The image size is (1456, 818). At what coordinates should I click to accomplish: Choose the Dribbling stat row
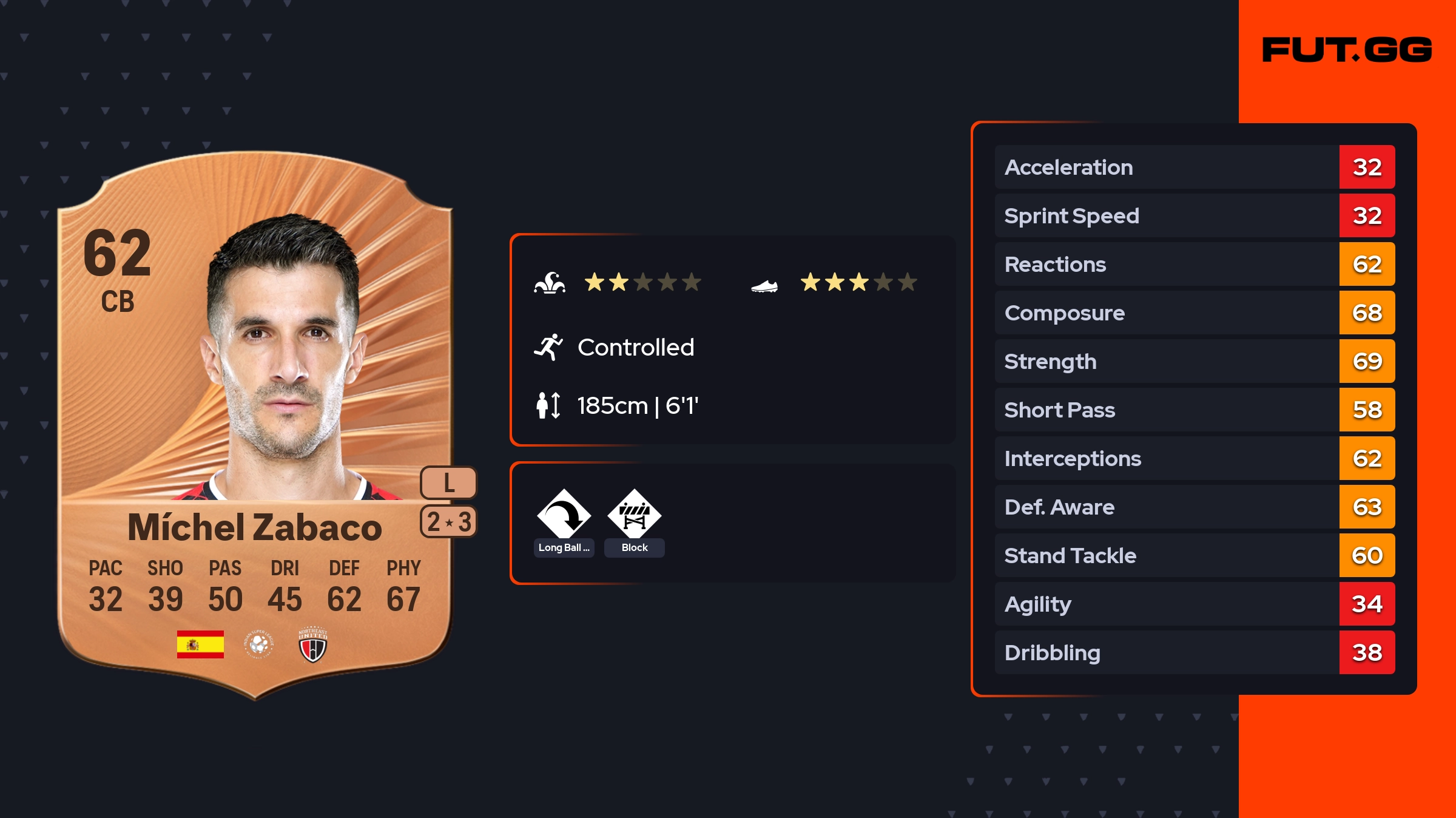coord(1194,653)
